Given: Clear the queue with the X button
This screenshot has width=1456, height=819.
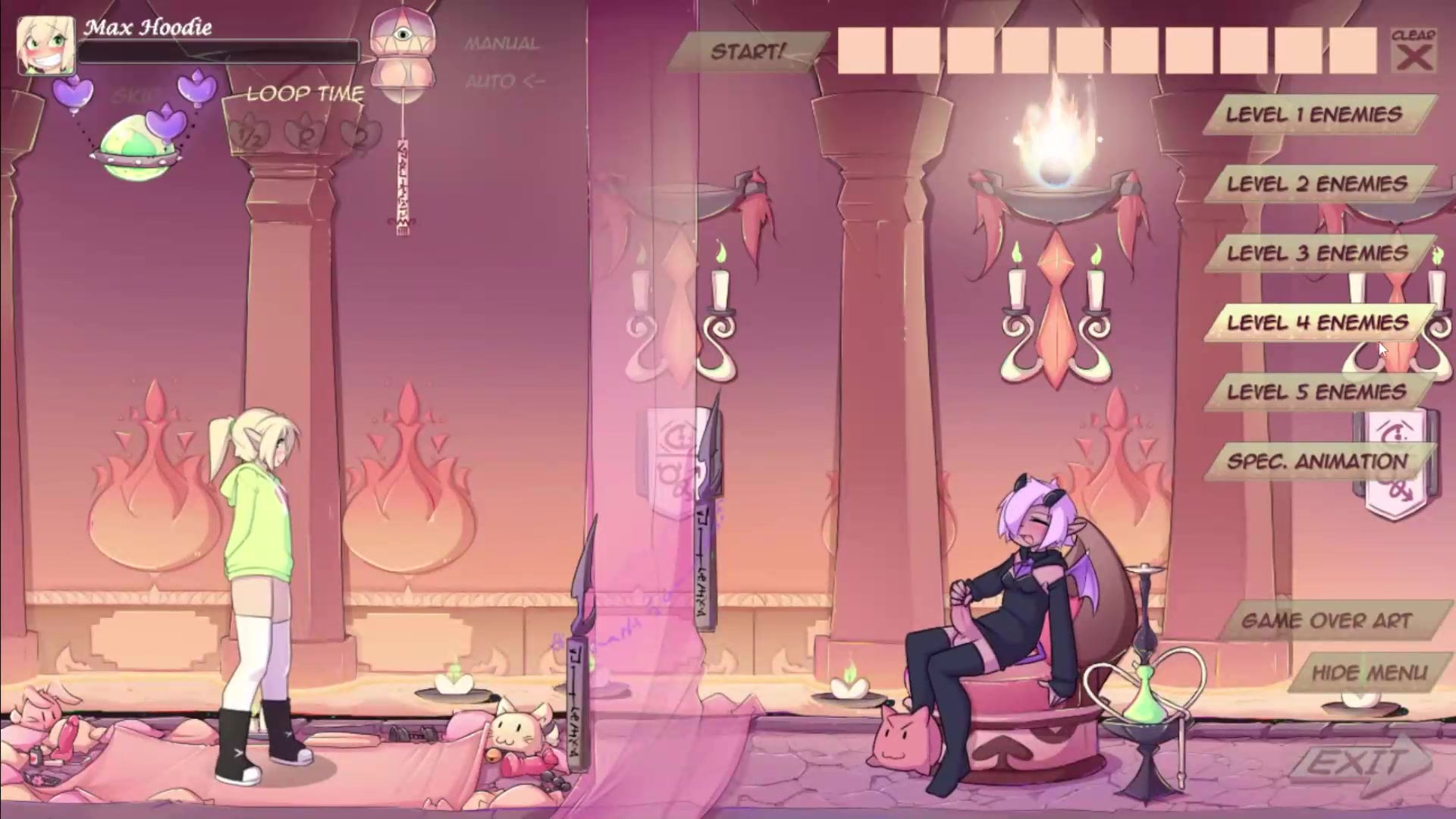Looking at the screenshot, I should (x=1414, y=52).
